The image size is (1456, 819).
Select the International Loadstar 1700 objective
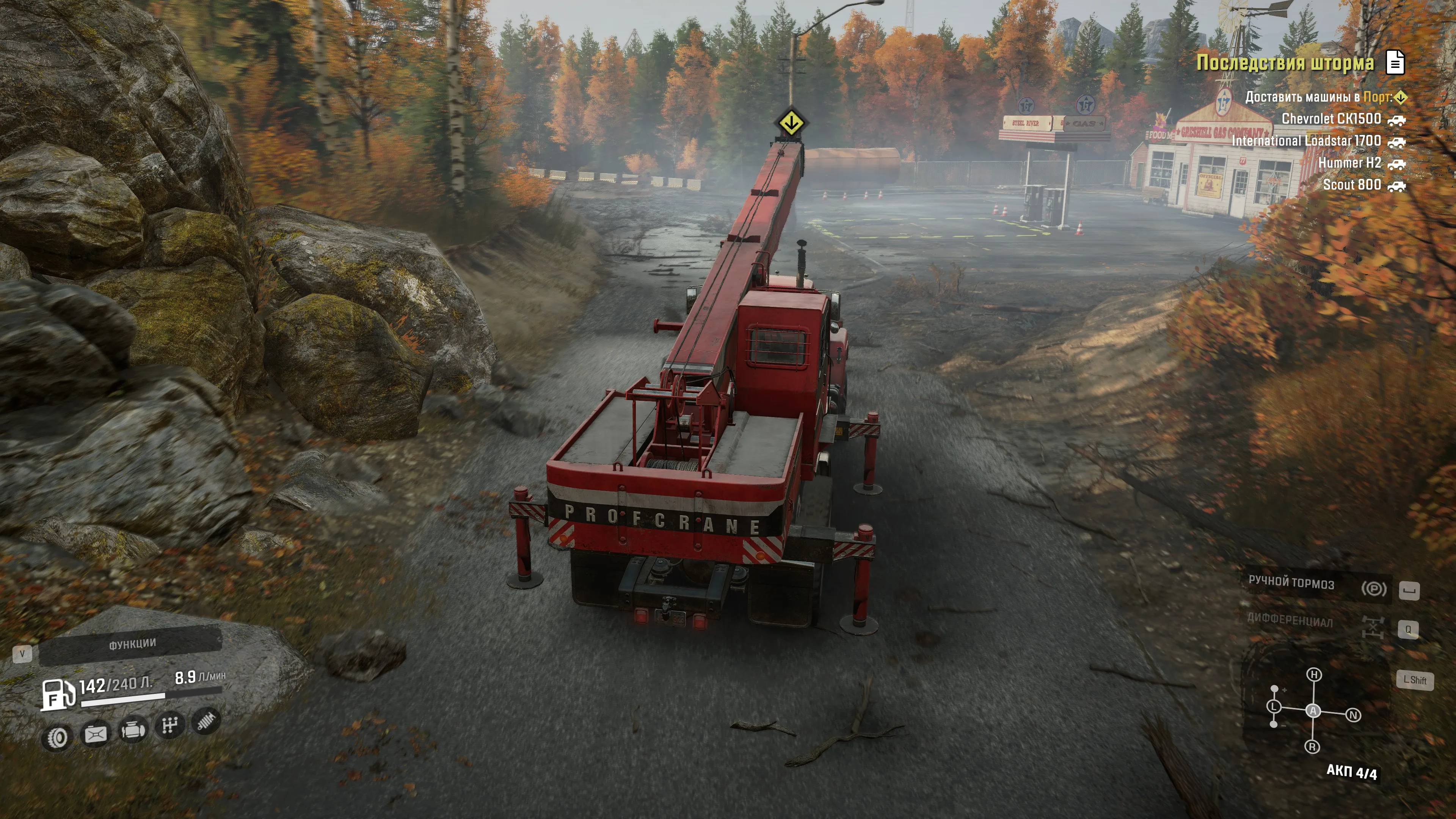1306,141
